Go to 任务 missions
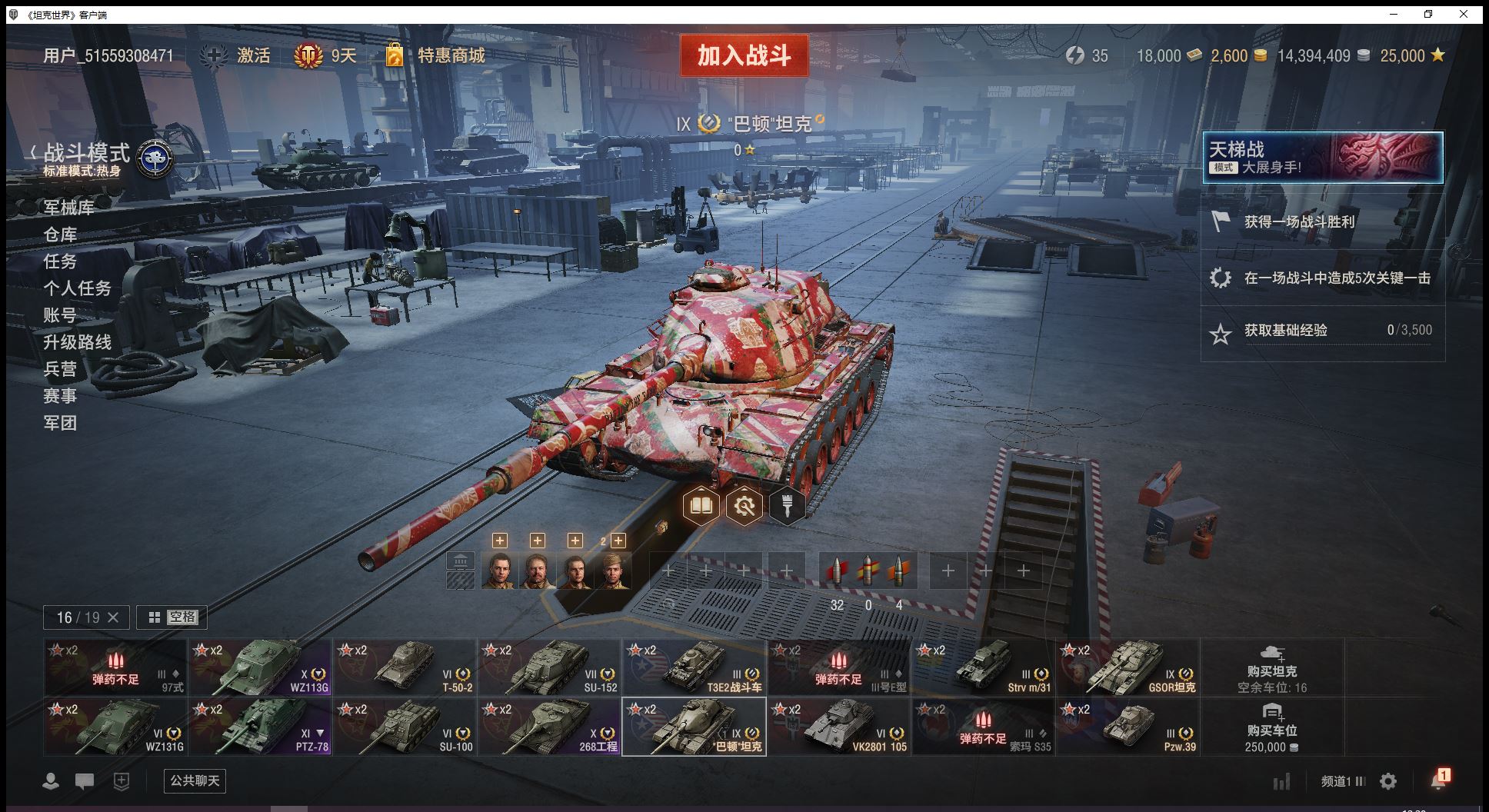The image size is (1489, 812). click(60, 261)
